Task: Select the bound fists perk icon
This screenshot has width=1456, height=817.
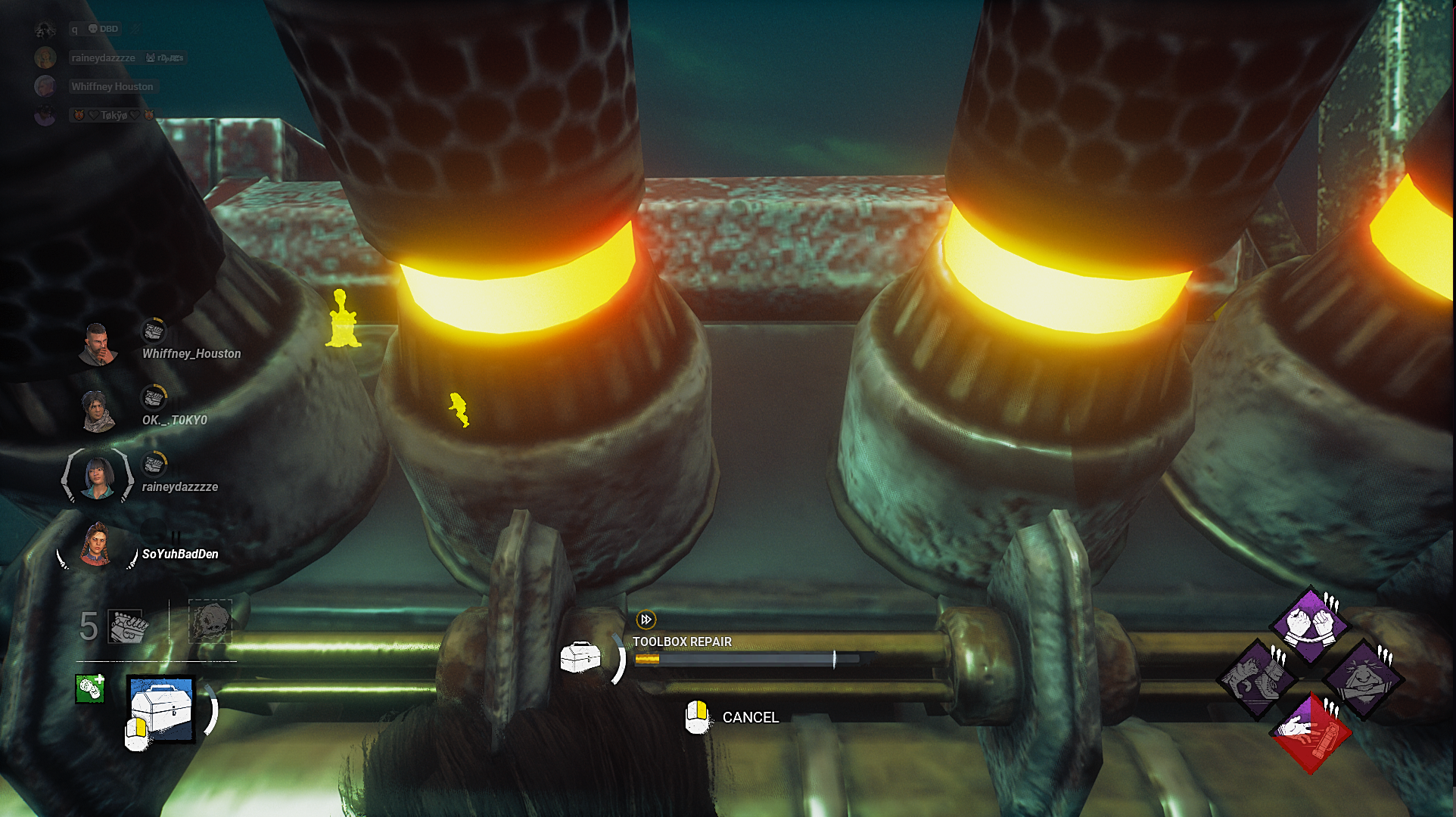Action: pos(1310,625)
